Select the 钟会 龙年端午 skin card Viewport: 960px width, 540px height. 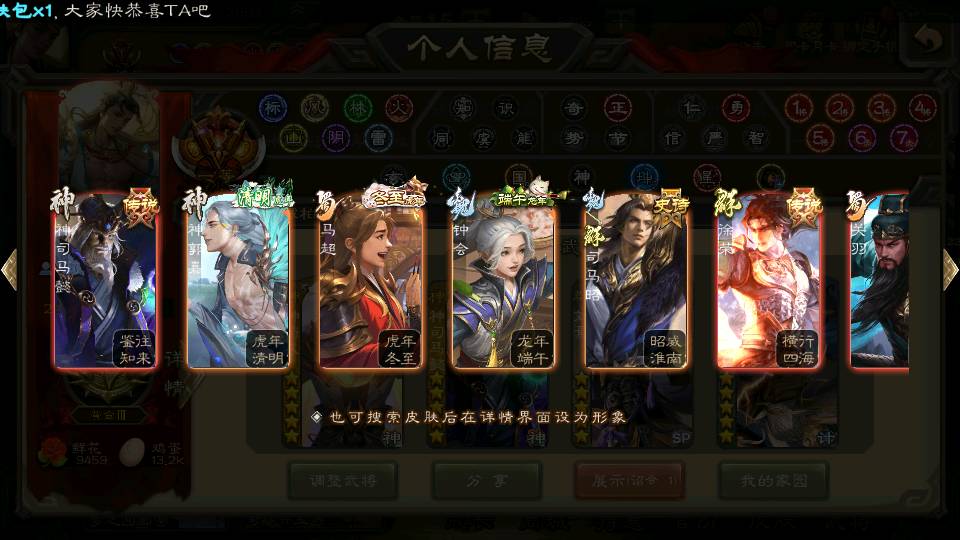(503, 282)
